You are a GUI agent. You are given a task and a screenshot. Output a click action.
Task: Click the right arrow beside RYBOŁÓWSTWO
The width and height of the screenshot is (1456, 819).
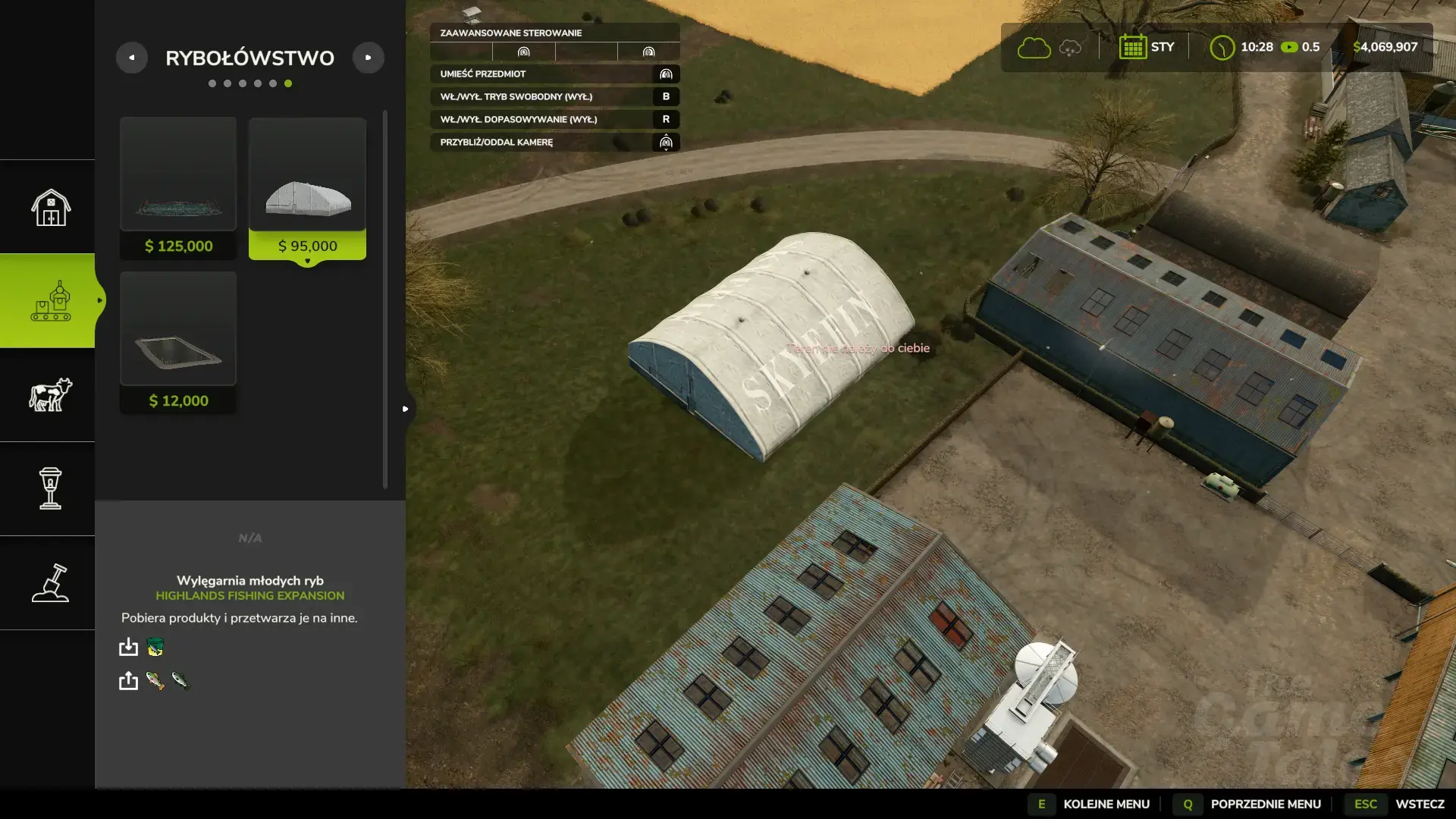pyautogui.click(x=369, y=57)
